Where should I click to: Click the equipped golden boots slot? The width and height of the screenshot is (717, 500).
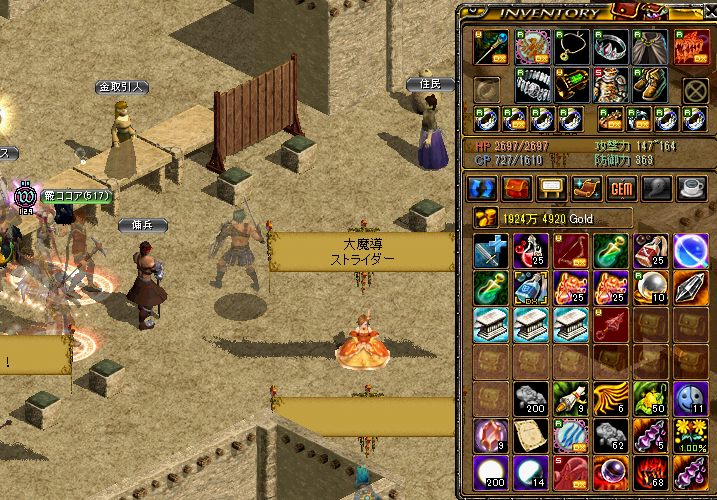651,86
